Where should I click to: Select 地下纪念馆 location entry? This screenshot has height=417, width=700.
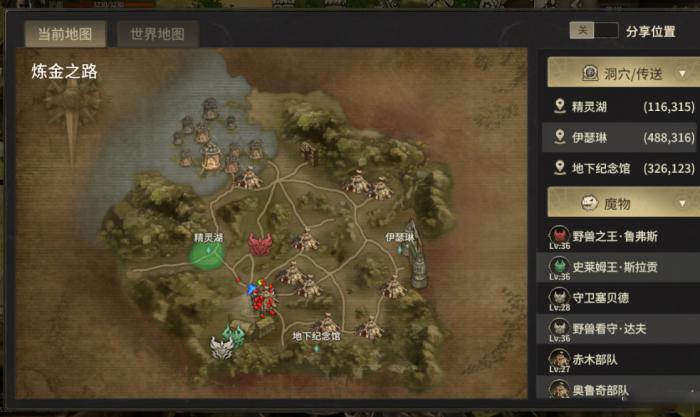pos(620,168)
